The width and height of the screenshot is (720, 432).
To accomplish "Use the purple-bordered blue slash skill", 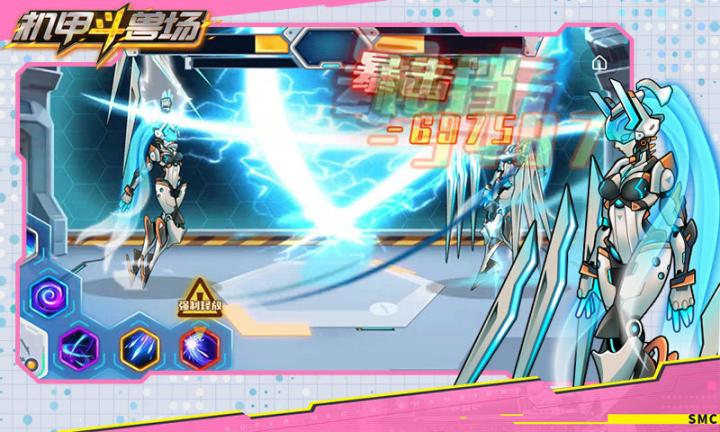I will point(77,347).
